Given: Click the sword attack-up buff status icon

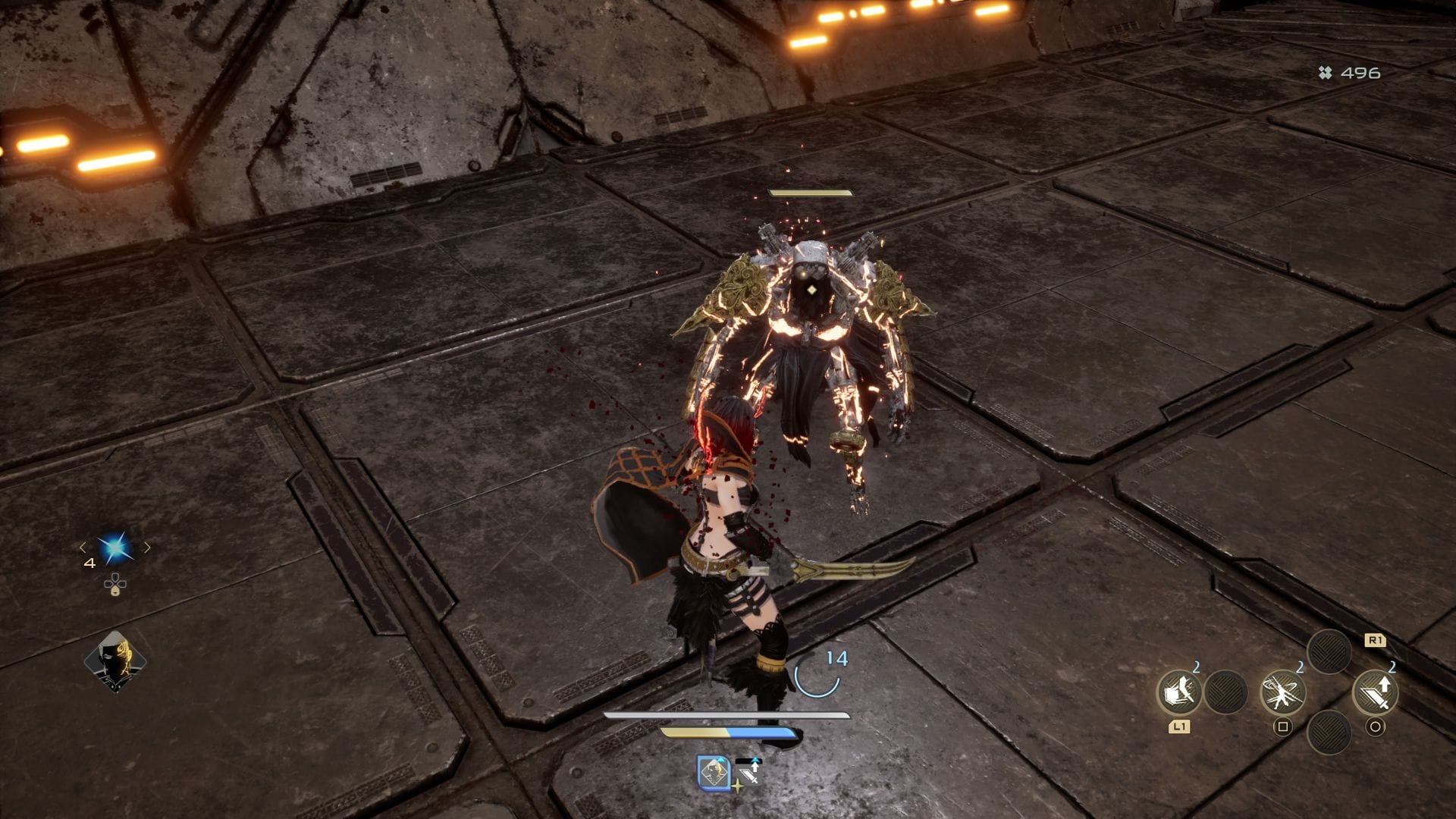Looking at the screenshot, I should 748,772.
